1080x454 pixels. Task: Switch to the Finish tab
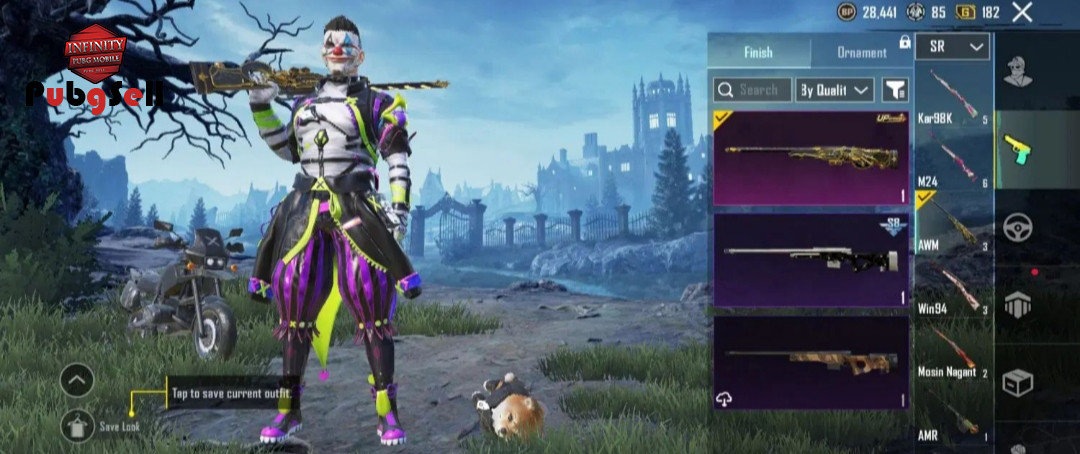pos(758,52)
